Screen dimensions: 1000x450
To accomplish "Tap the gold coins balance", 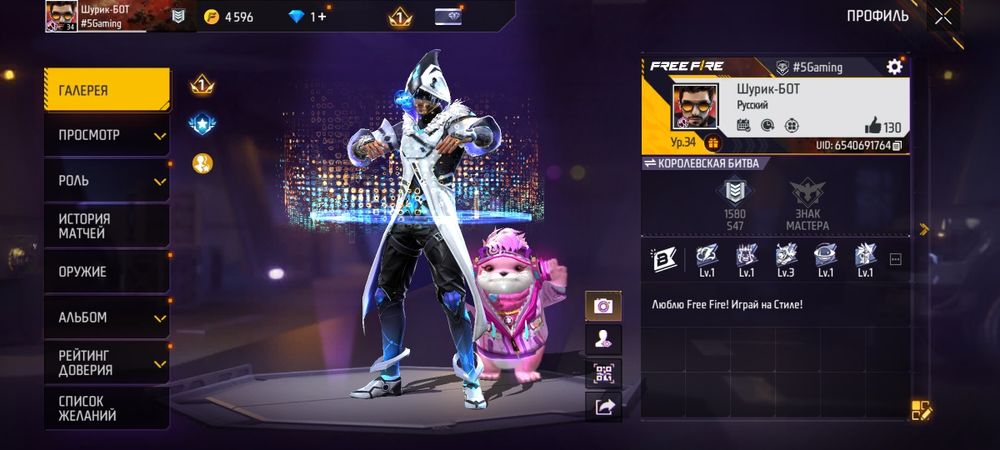I will (229, 17).
